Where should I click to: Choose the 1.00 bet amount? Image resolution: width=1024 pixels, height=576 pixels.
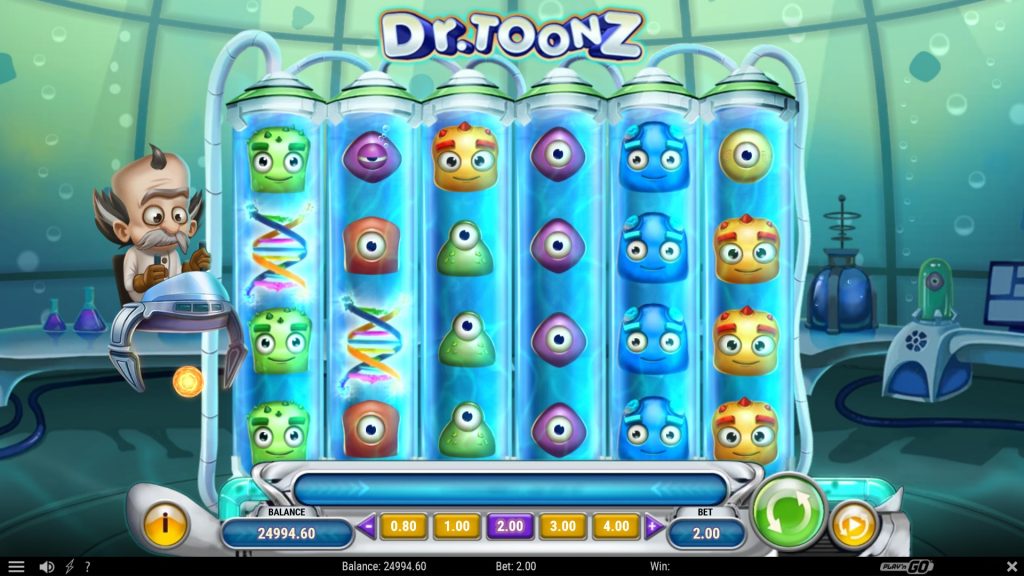(x=456, y=526)
